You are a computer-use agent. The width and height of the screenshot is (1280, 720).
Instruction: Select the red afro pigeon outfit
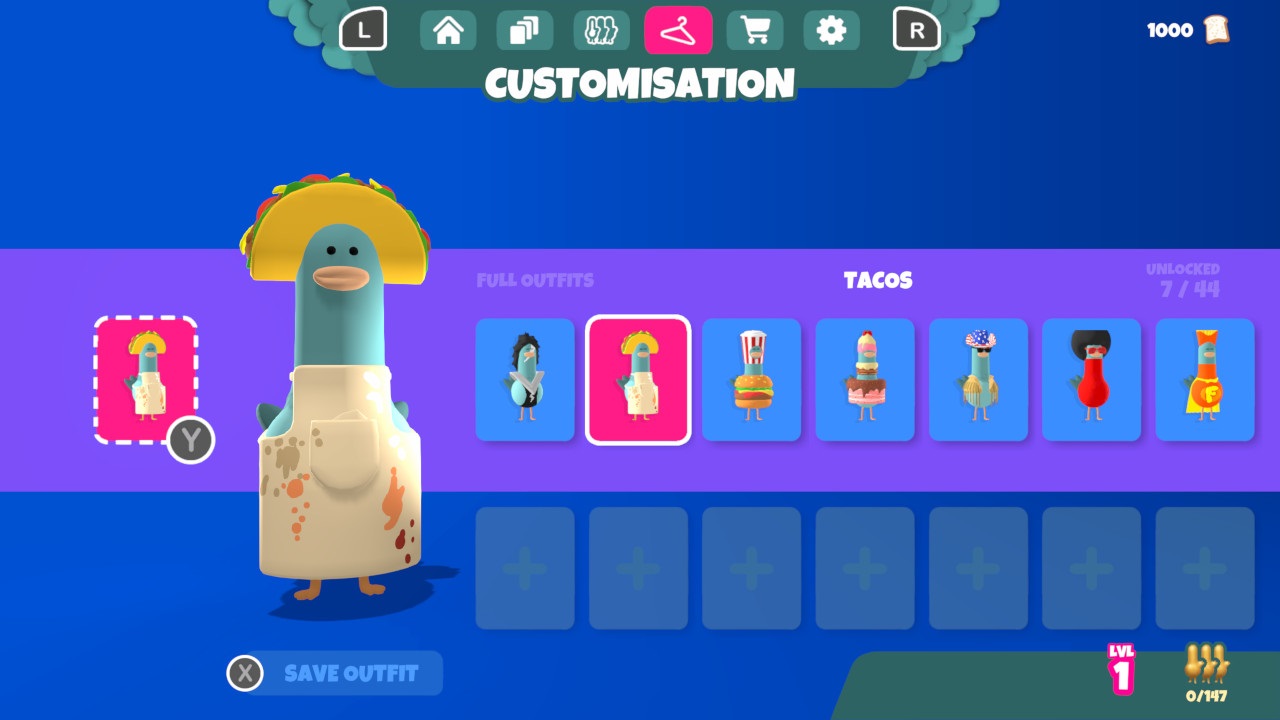click(1091, 380)
